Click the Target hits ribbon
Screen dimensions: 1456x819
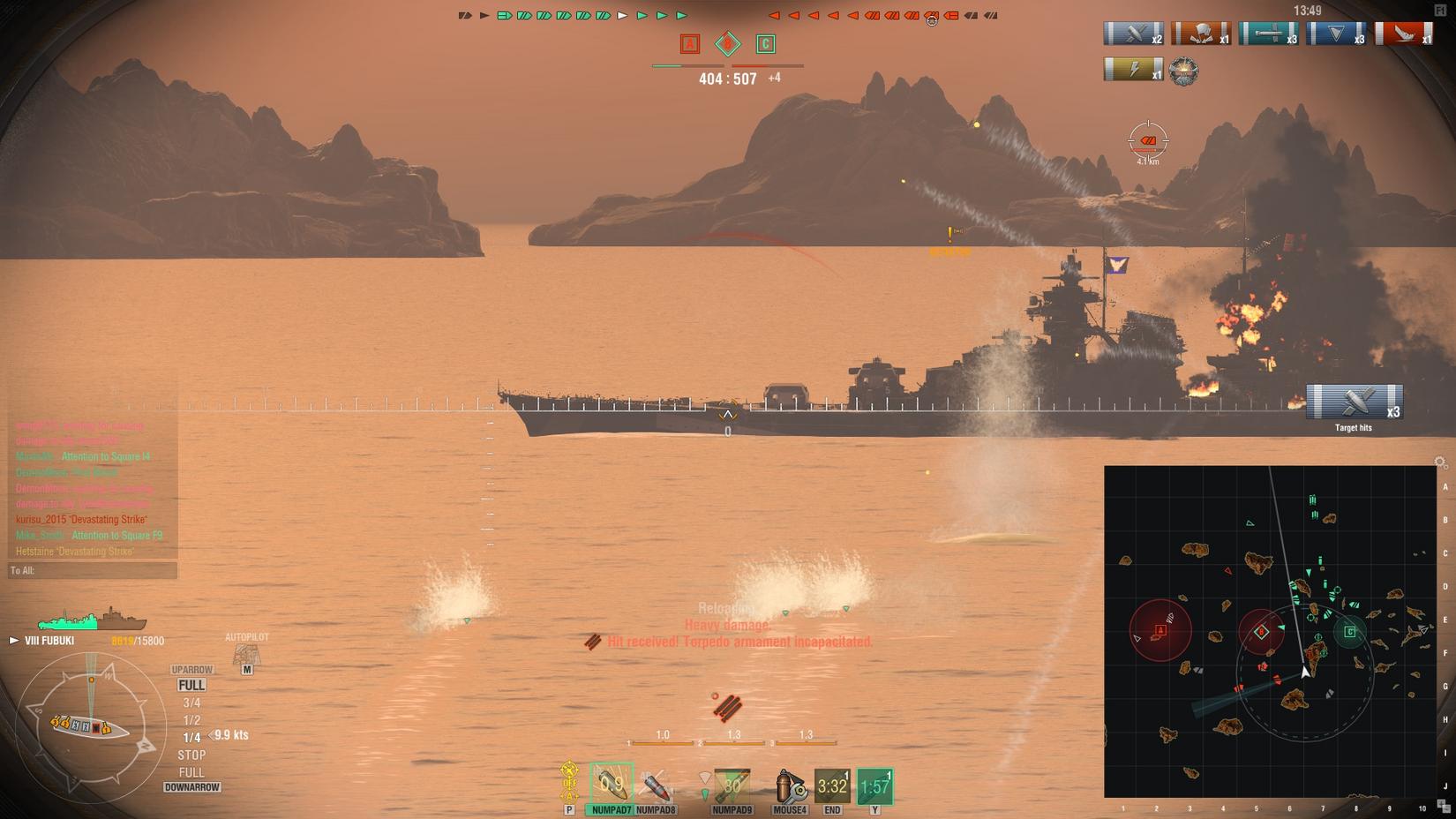1354,402
